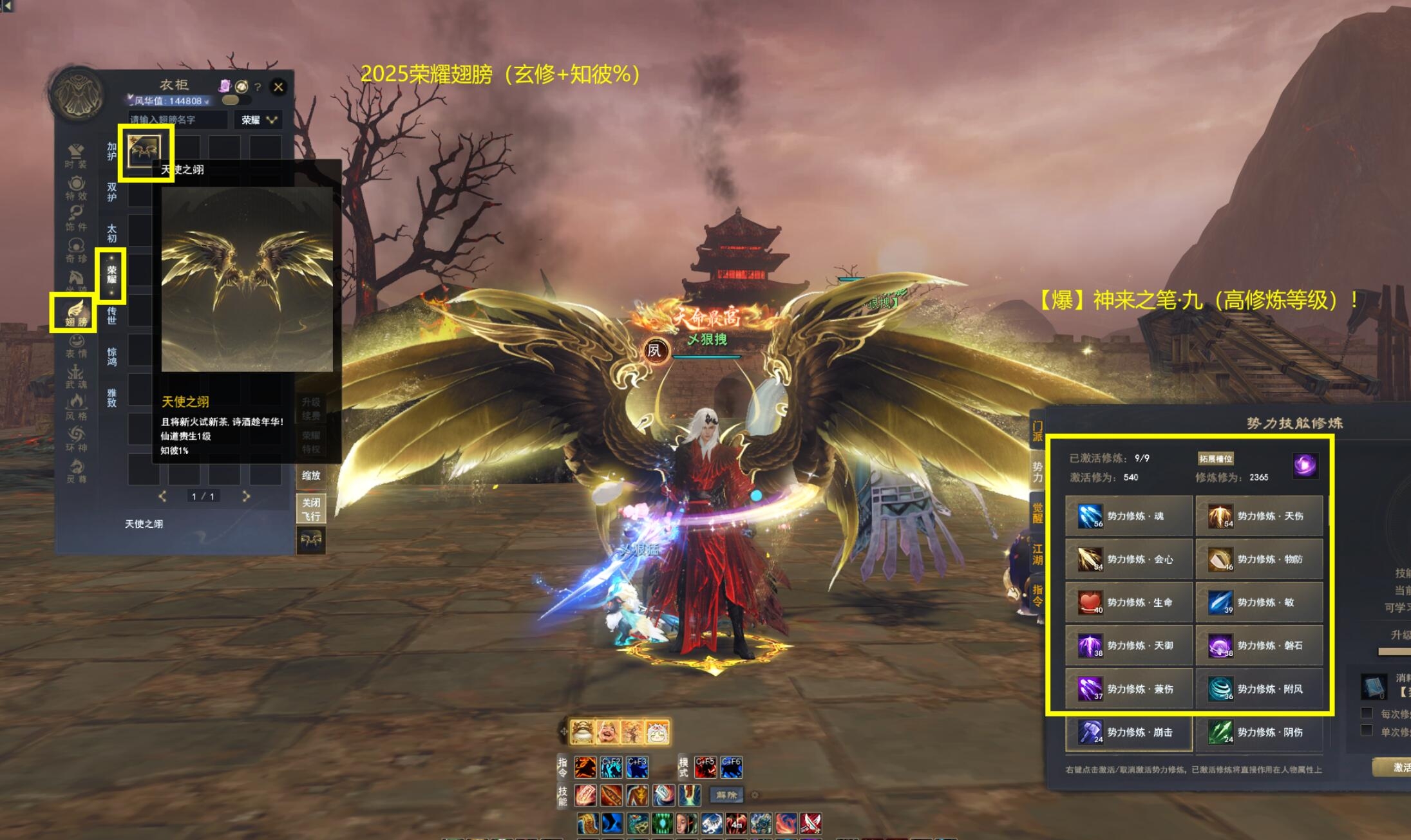The width and height of the screenshot is (1411, 840).
Task: Go to next wardrobe page
Action: [x=245, y=496]
